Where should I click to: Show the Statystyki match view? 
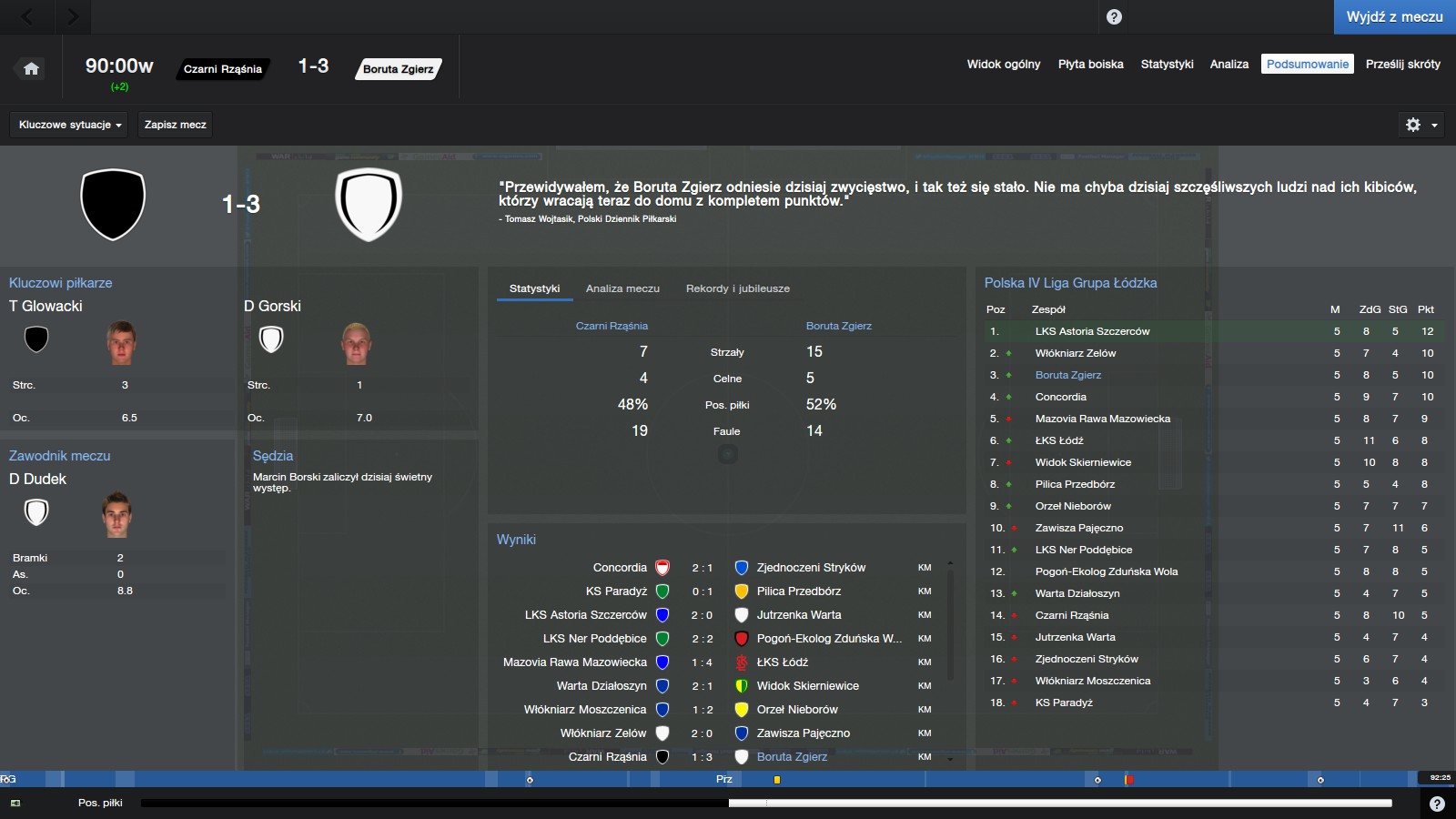pos(1167,65)
